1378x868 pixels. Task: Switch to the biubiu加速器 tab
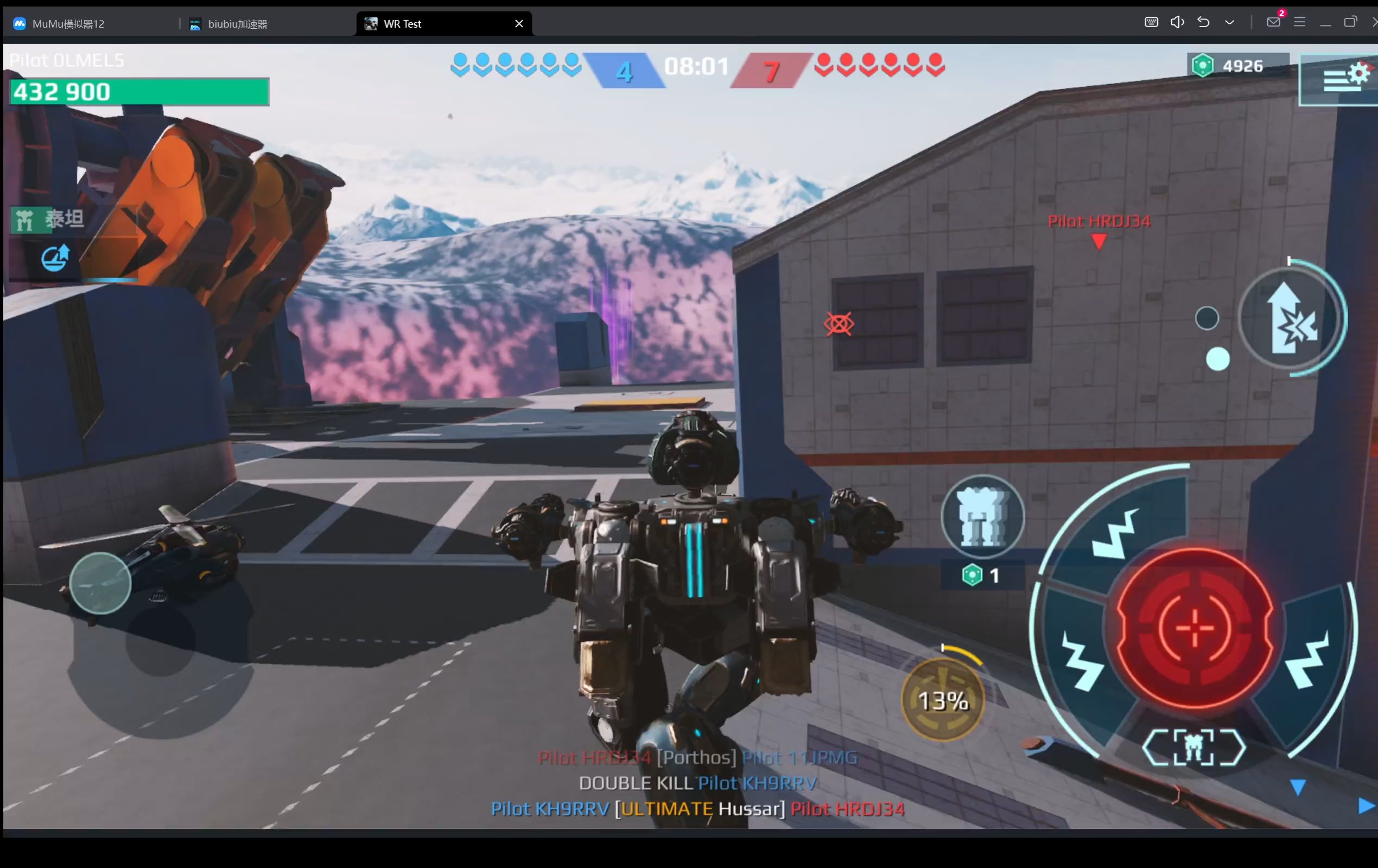pyautogui.click(x=237, y=24)
